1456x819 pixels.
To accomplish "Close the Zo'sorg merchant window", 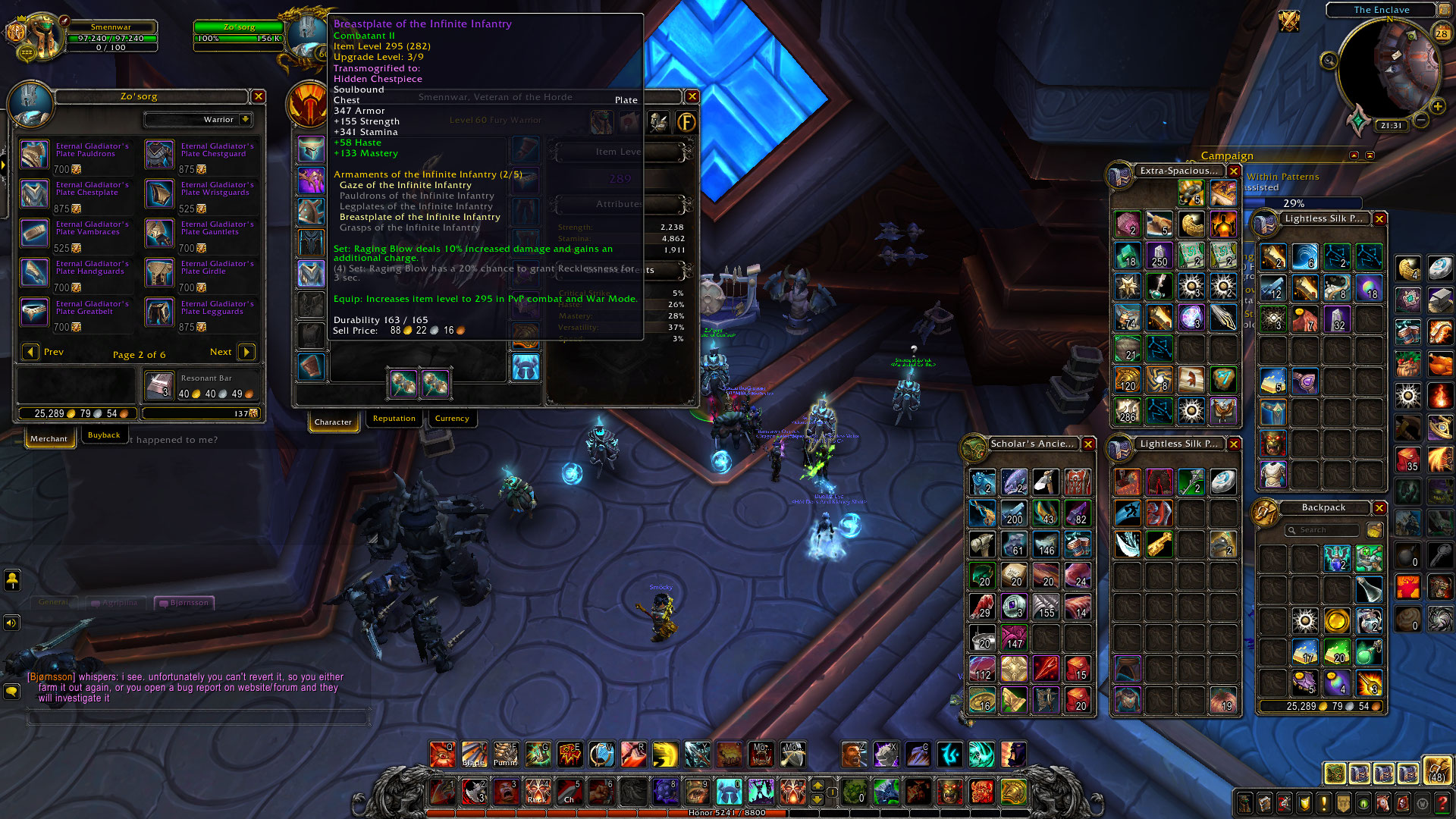I will click(259, 96).
